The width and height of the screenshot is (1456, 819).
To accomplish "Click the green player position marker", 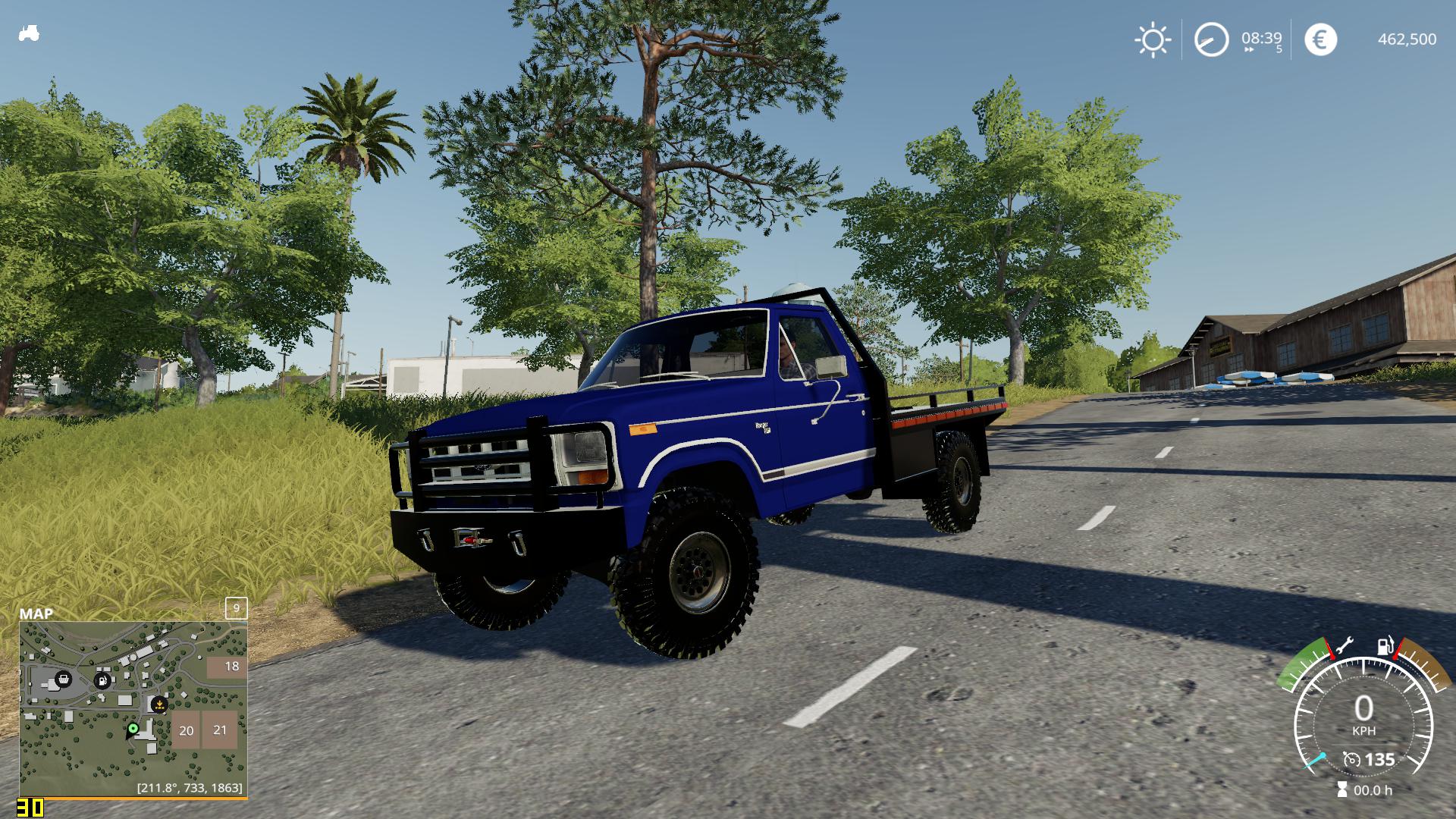I will (133, 729).
